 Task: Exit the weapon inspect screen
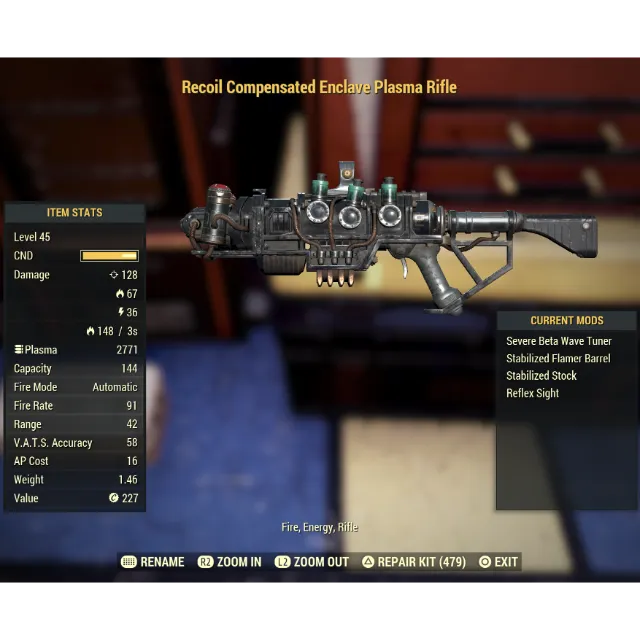click(499, 562)
